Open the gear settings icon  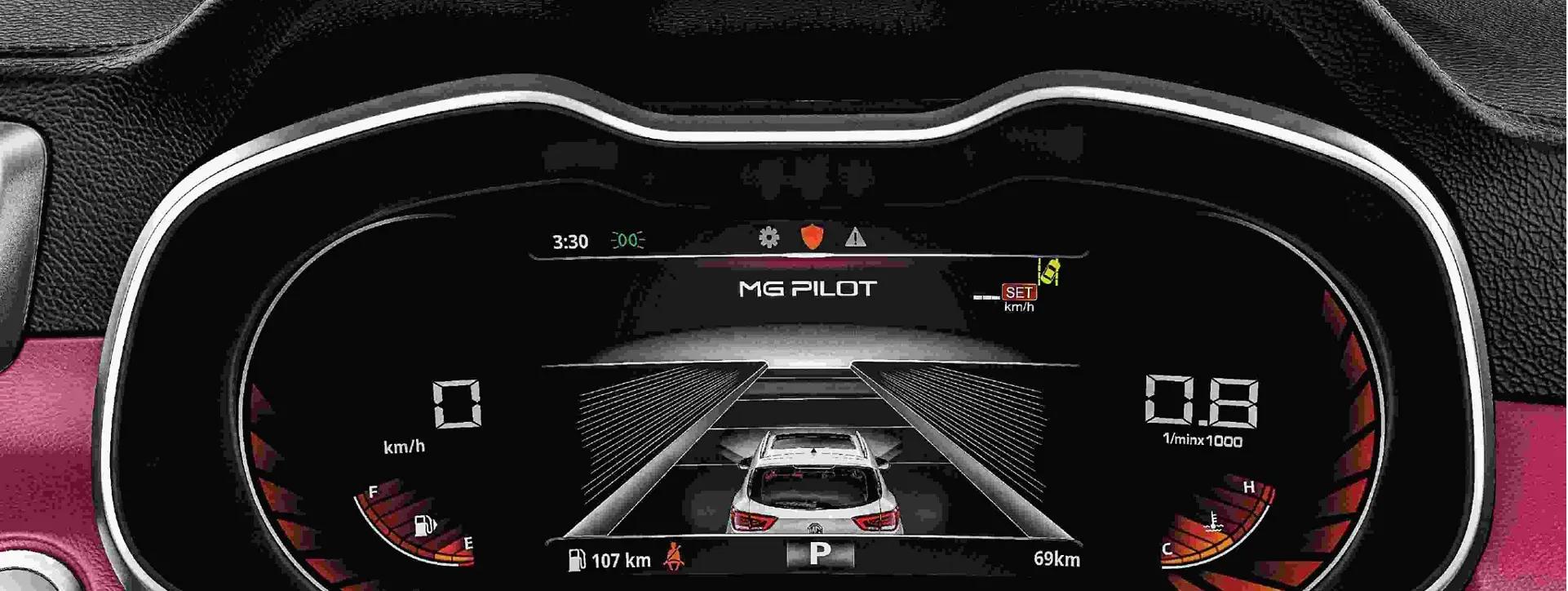(x=768, y=237)
